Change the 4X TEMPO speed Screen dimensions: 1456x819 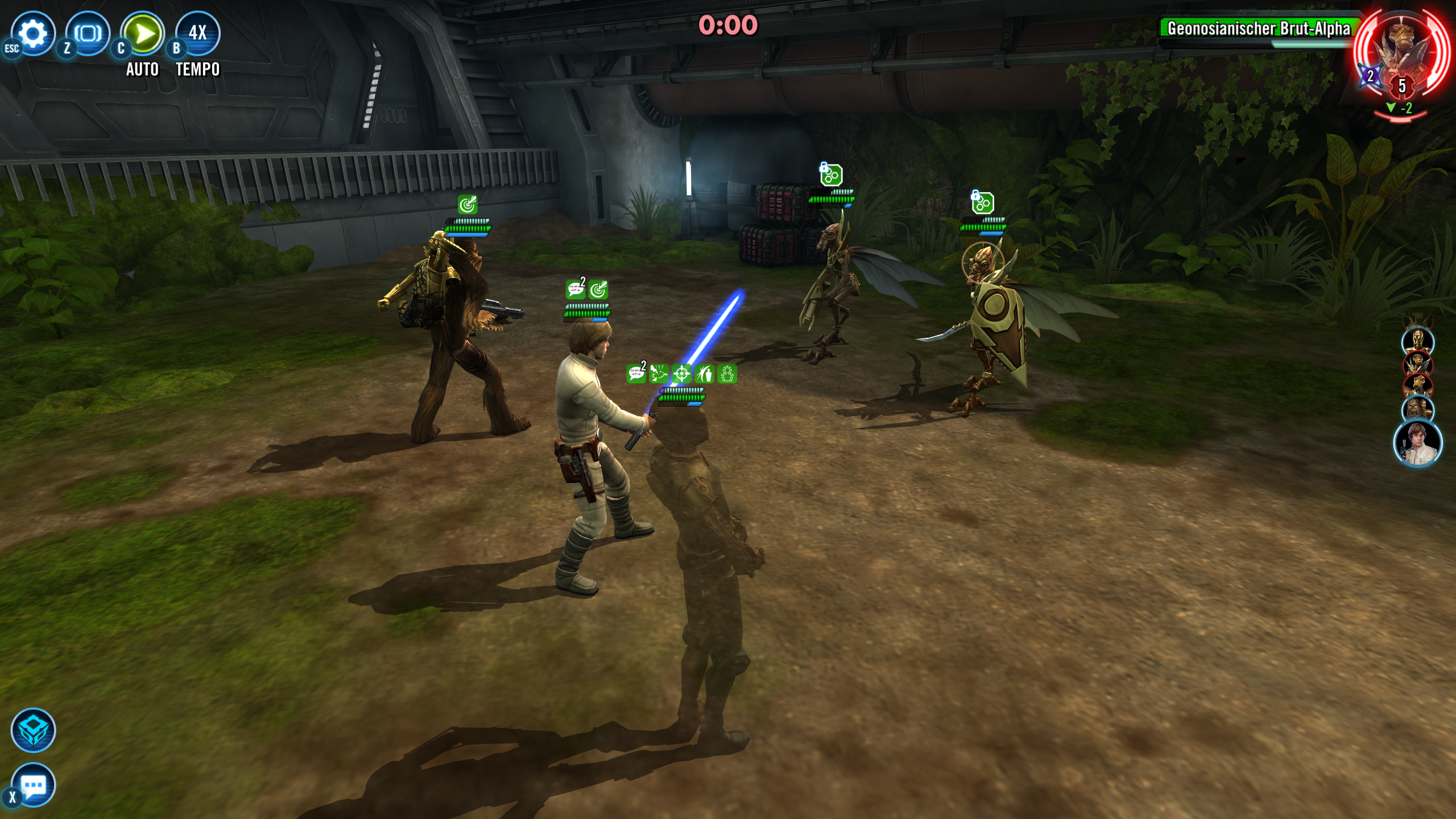point(197,34)
